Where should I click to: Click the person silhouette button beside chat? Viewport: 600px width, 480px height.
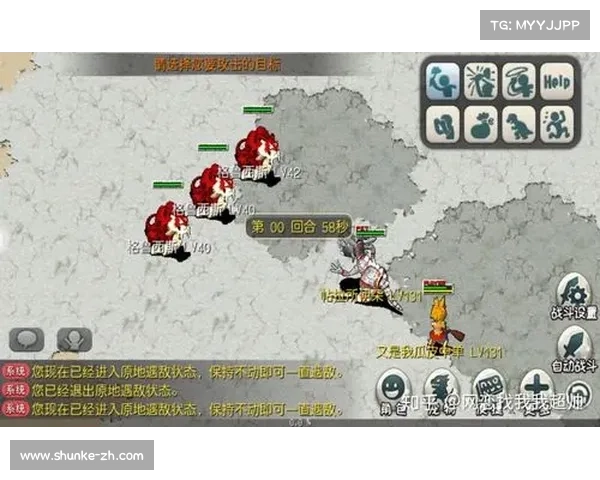[x=75, y=340]
